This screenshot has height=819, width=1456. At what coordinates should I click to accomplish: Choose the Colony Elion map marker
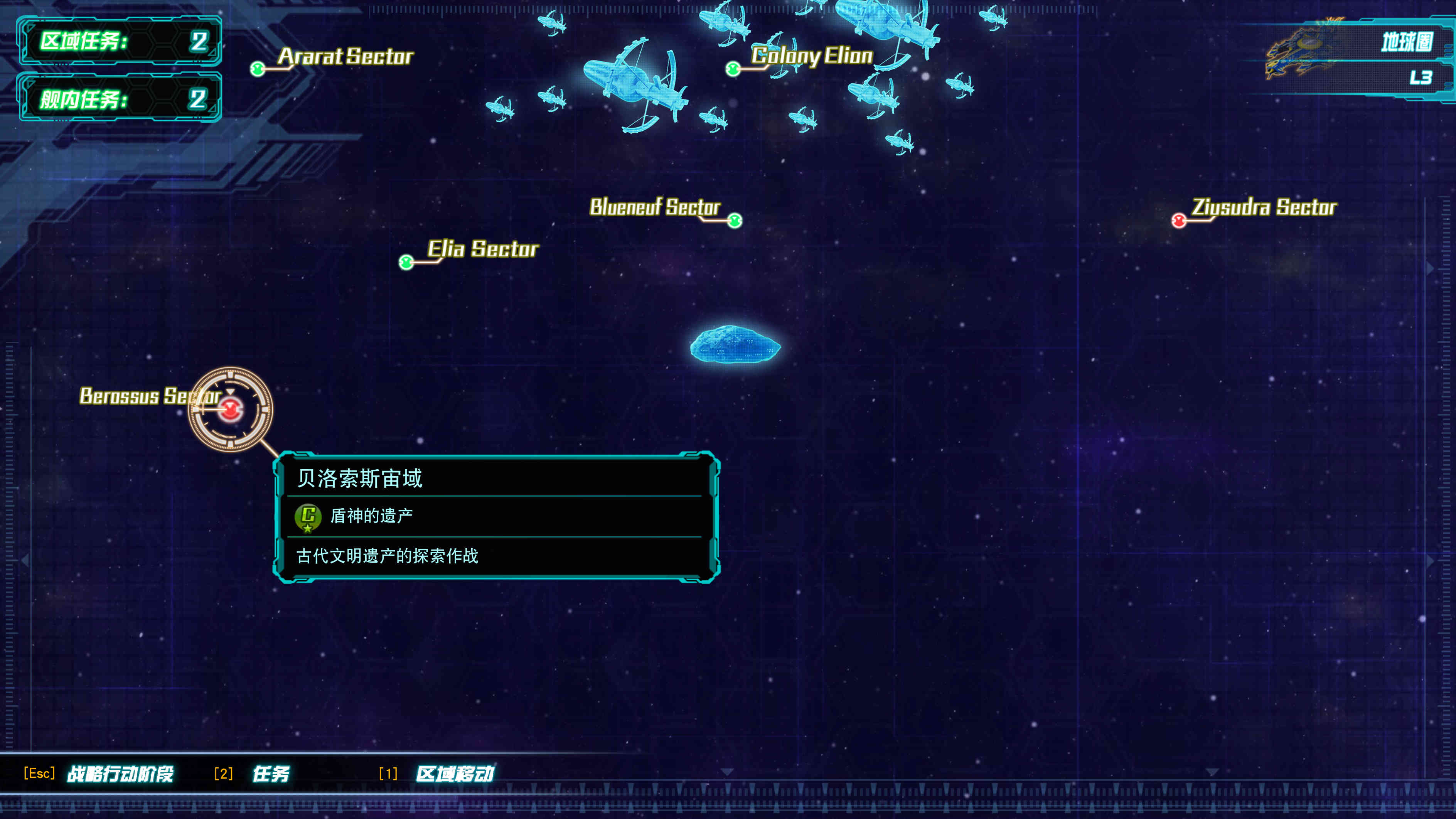pyautogui.click(x=733, y=69)
